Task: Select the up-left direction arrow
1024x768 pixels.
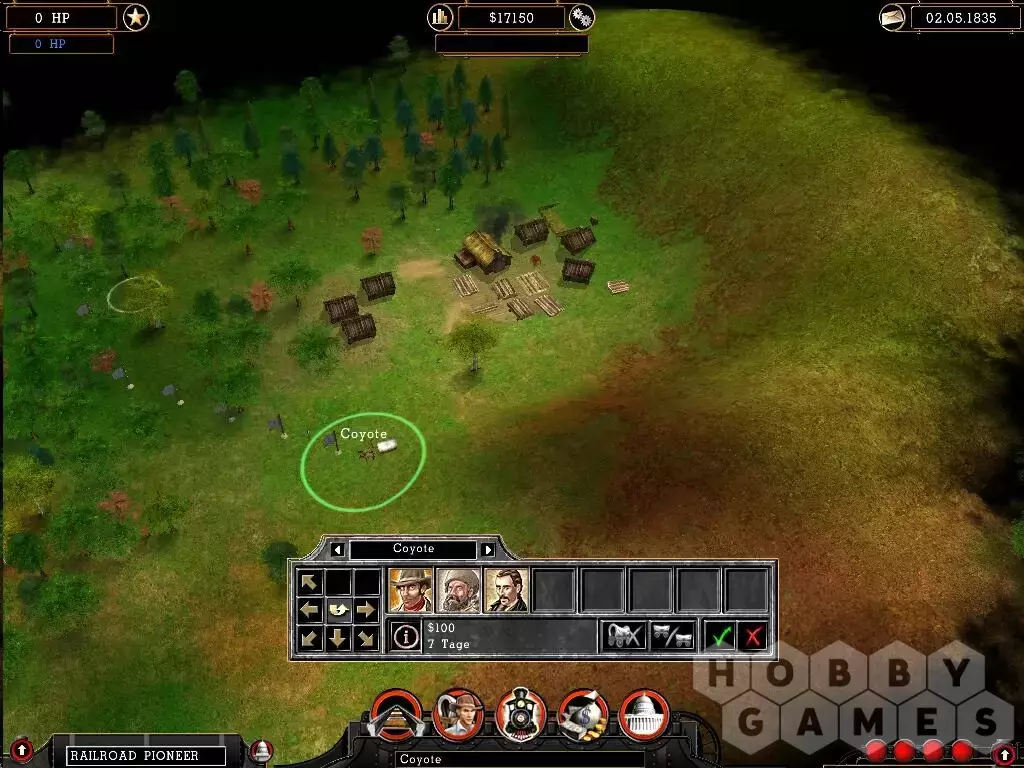Action: (310, 582)
